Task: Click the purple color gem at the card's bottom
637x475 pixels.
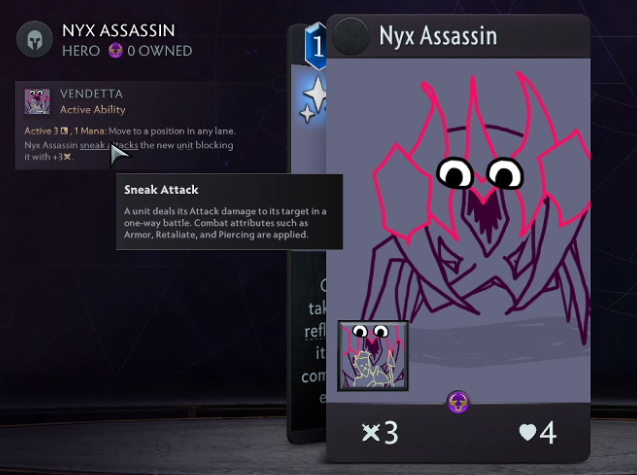Action: pos(457,402)
